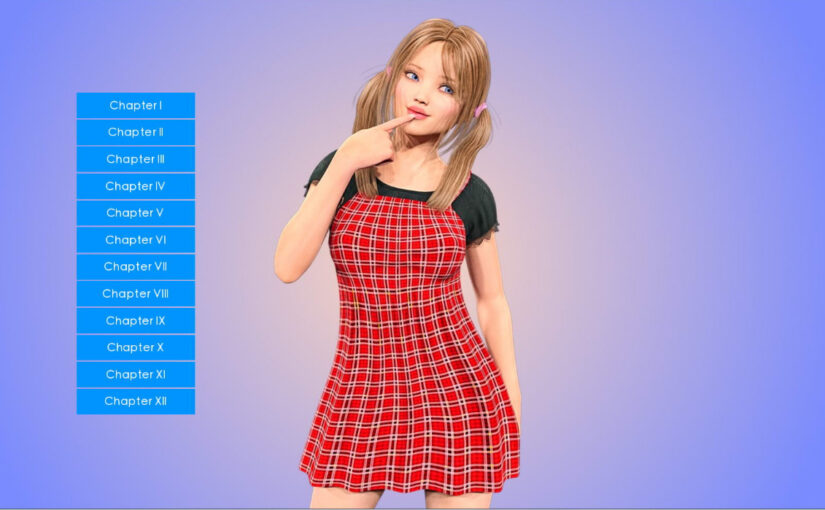The width and height of the screenshot is (825, 510).
Task: Open Chapter XI
Action: pyautogui.click(x=135, y=375)
